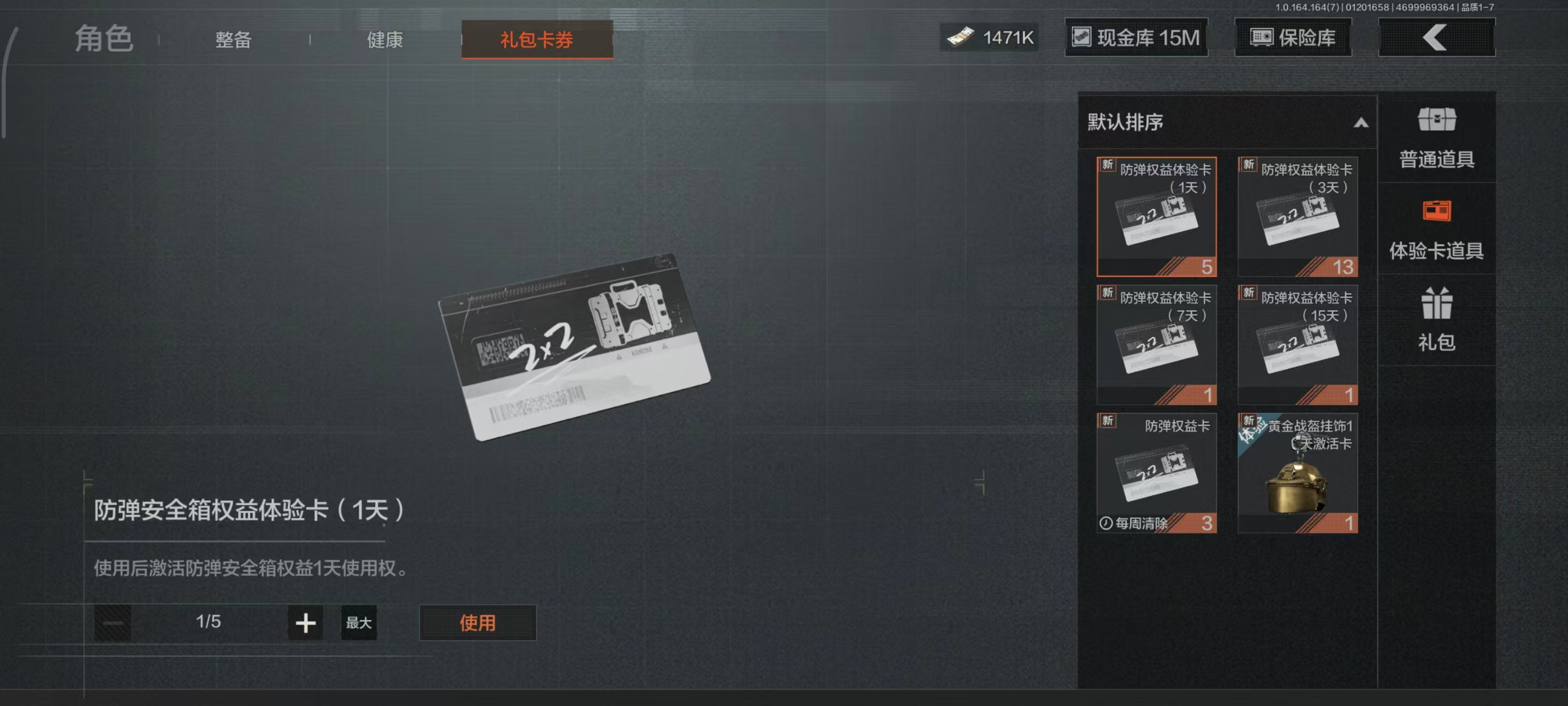Screen dimensions: 1568x706
Task: Select the 防弹权益体验卡（3天）card
Action: (1298, 216)
